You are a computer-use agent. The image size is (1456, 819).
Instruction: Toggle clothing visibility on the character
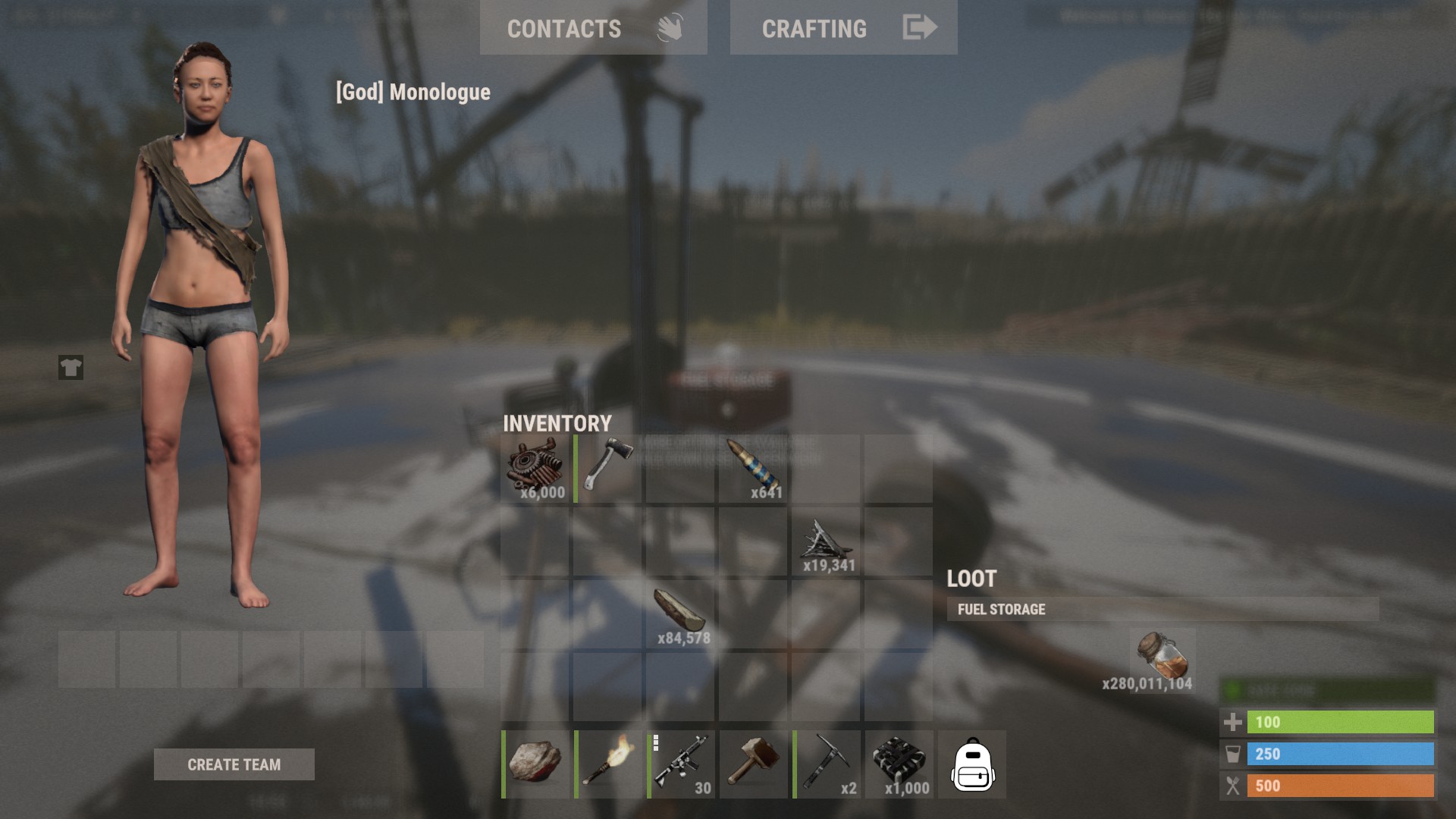pos(69,369)
